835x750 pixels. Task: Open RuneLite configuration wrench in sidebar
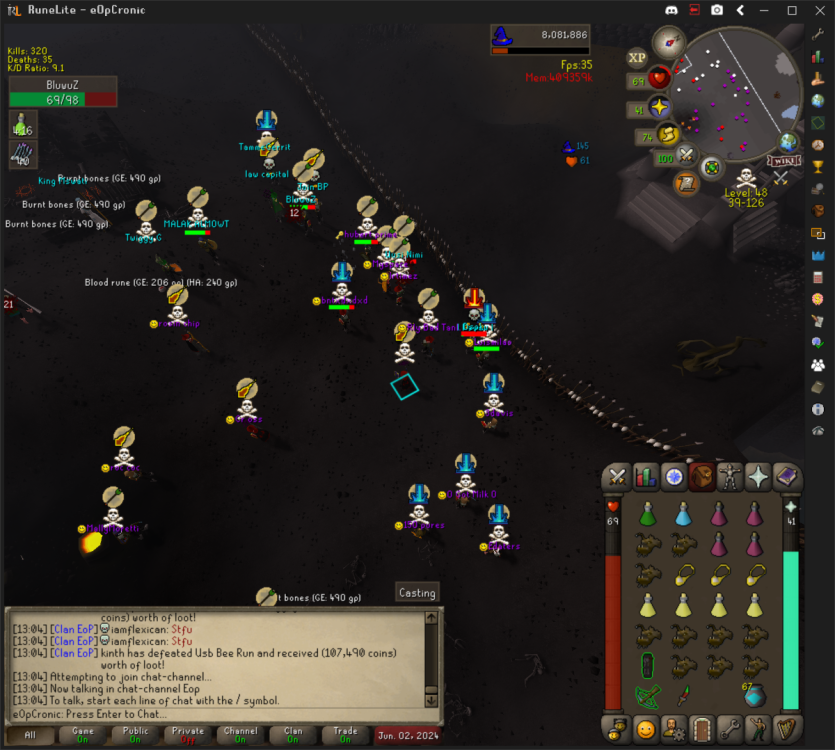818,33
